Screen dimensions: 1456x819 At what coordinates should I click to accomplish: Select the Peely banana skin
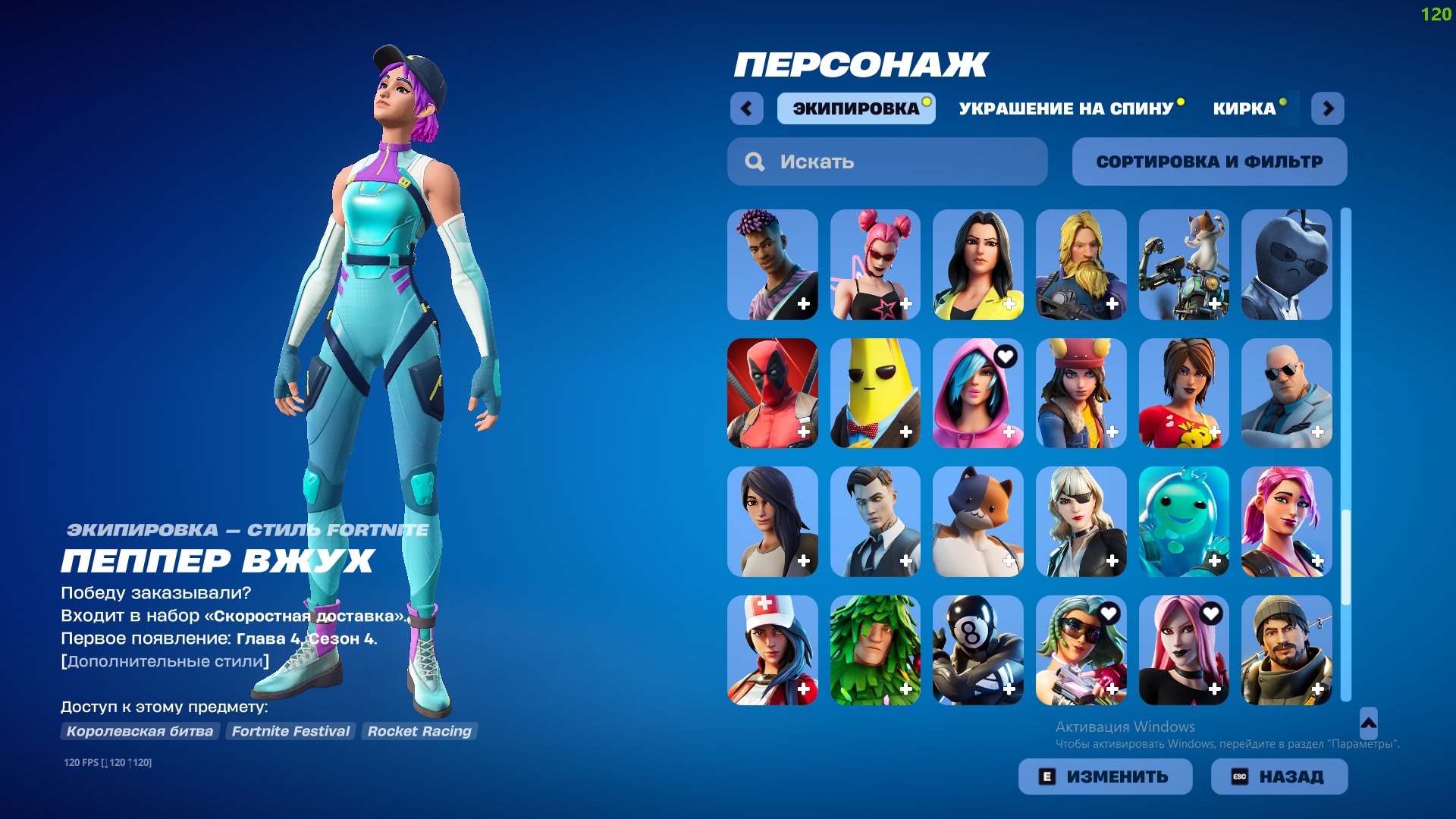click(875, 393)
